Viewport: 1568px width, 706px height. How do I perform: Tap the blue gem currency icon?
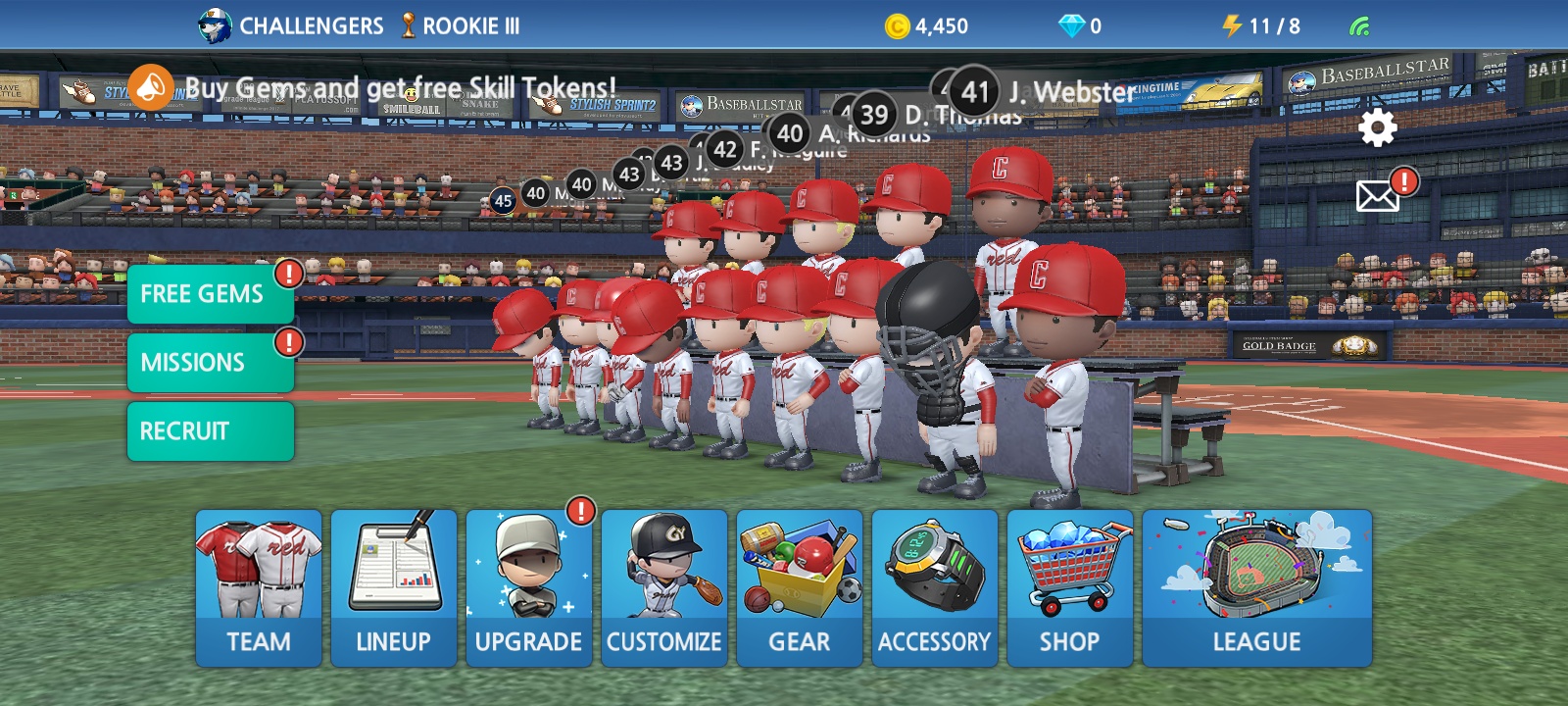1072,26
